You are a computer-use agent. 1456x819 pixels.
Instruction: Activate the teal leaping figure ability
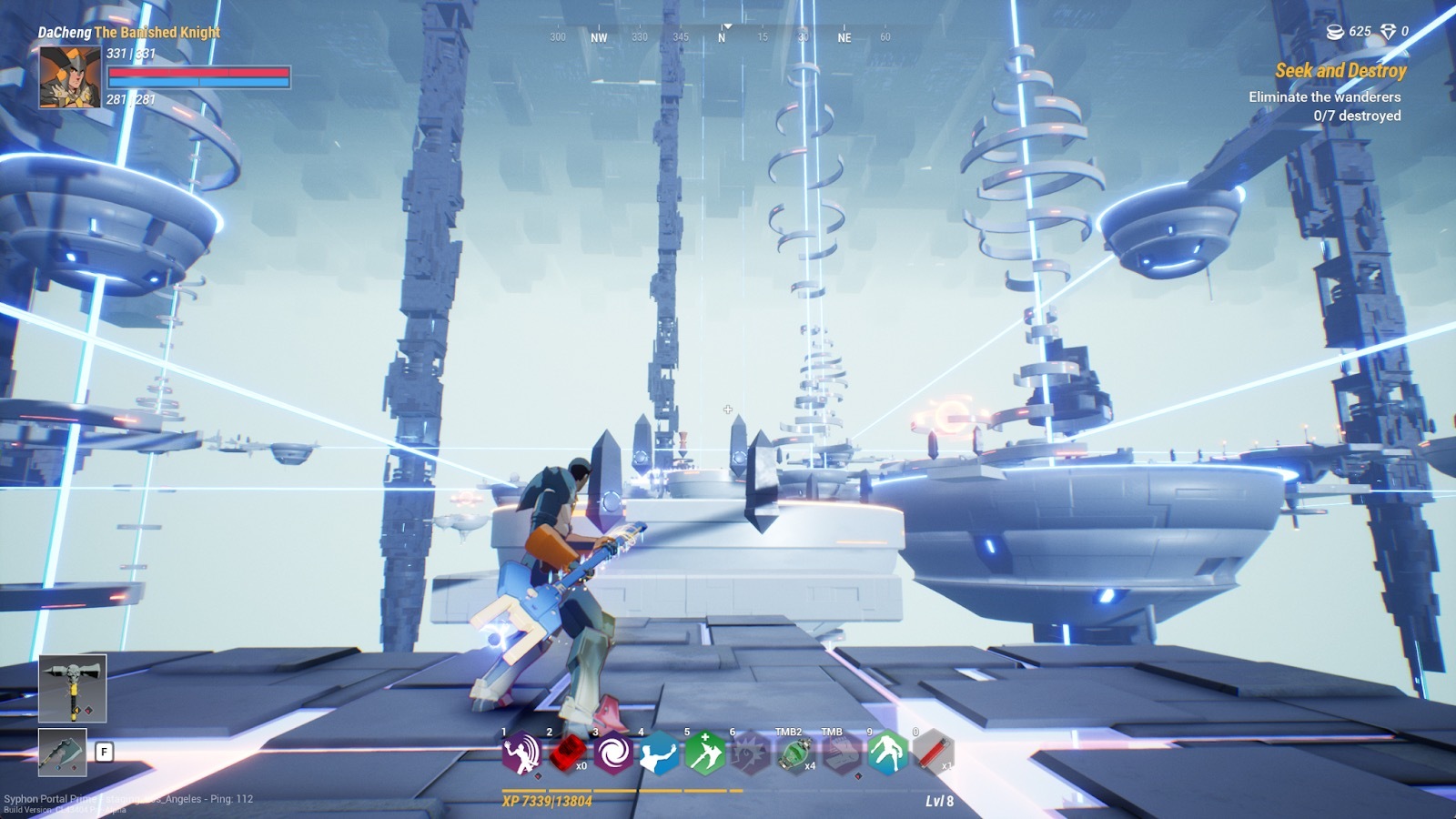coord(887,753)
